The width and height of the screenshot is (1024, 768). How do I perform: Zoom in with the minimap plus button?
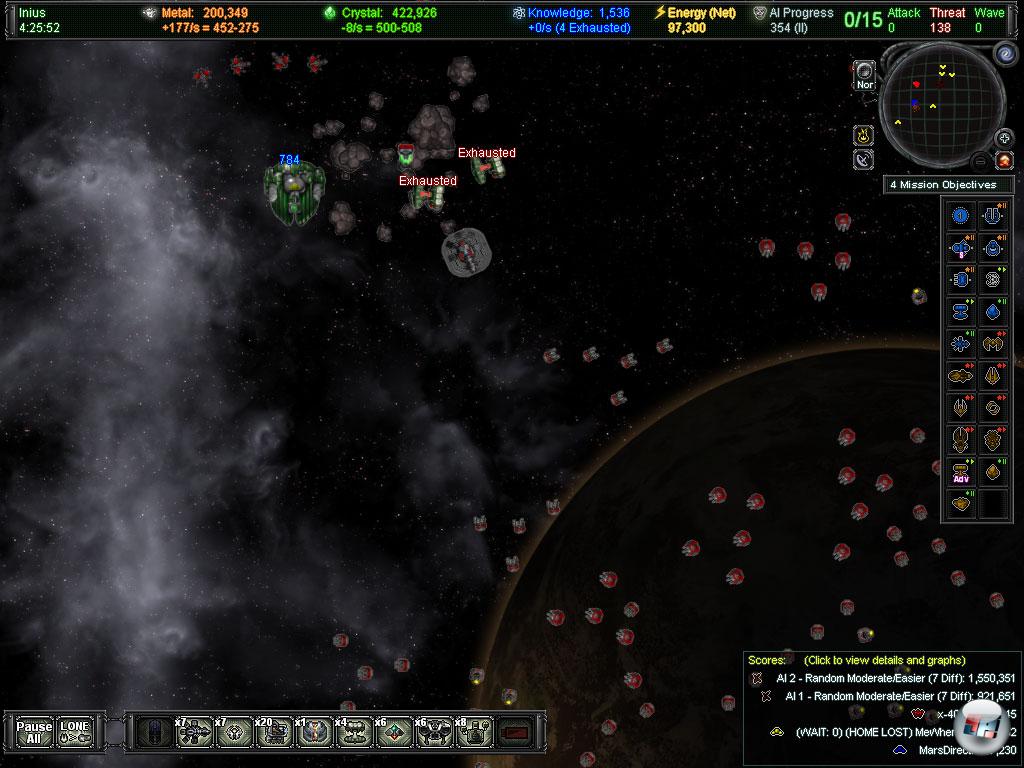[1003, 138]
